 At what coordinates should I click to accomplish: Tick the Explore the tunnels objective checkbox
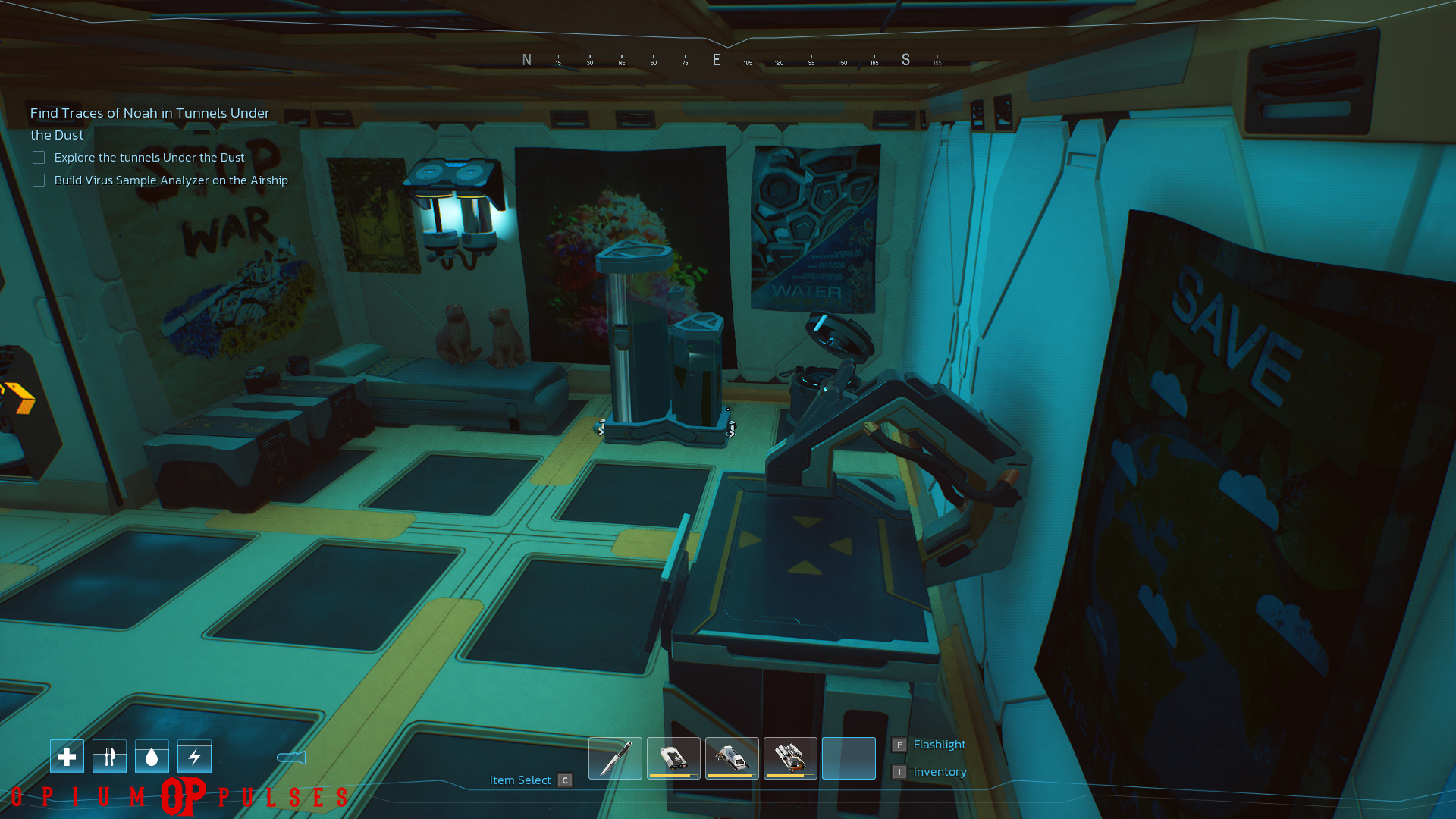click(39, 158)
